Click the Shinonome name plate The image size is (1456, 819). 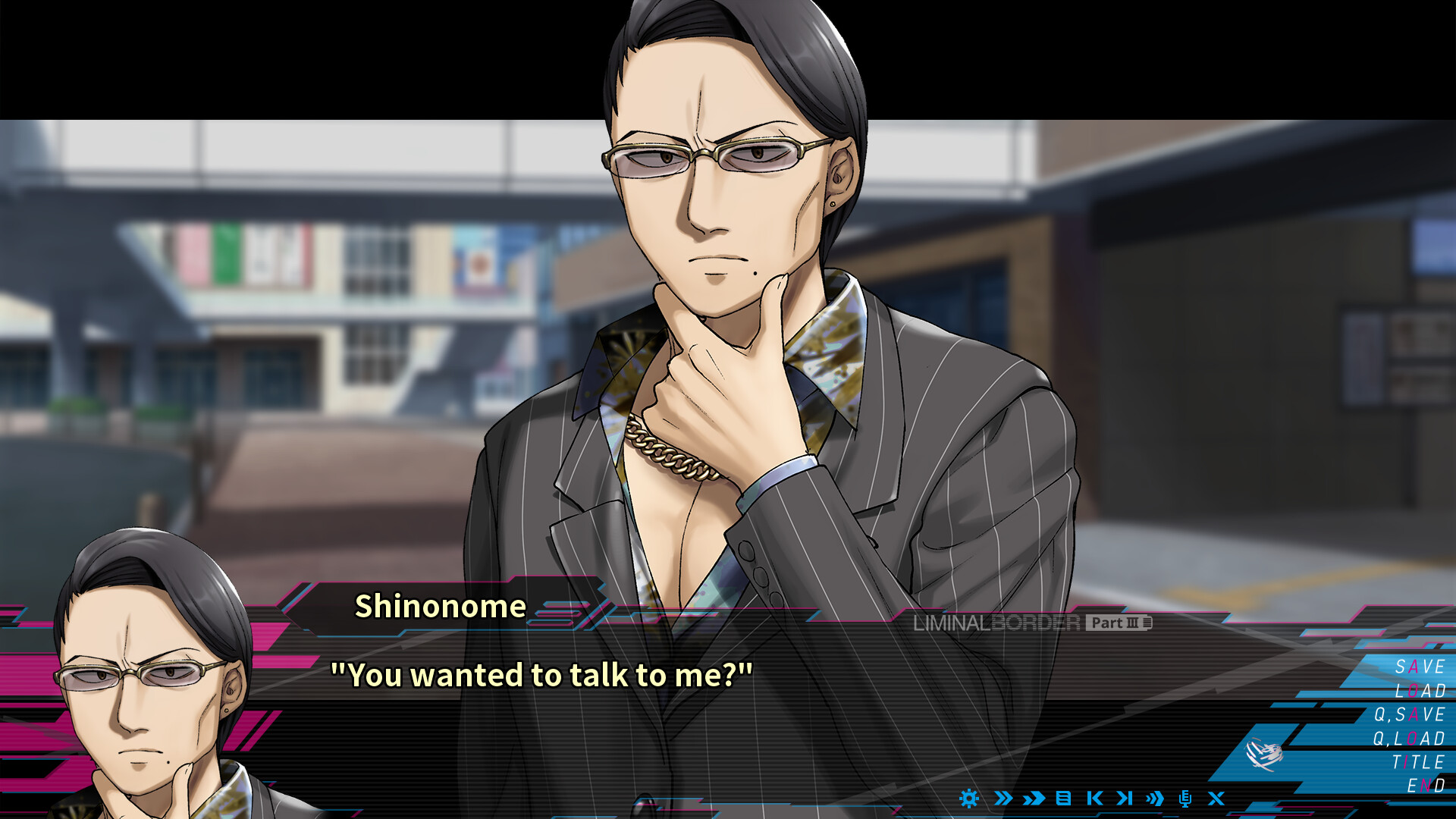[440, 607]
